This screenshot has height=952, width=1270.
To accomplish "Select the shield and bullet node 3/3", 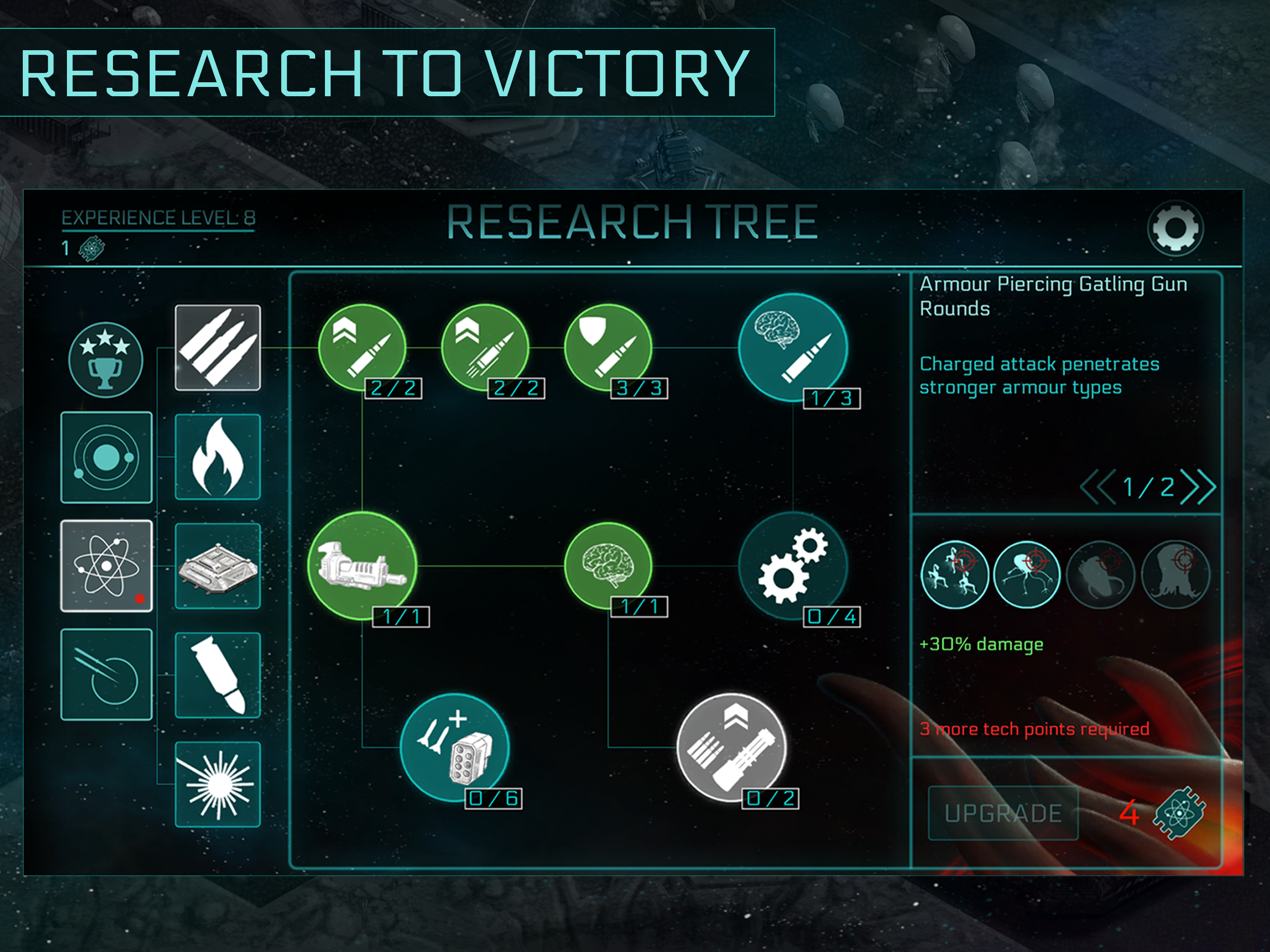I will click(608, 347).
